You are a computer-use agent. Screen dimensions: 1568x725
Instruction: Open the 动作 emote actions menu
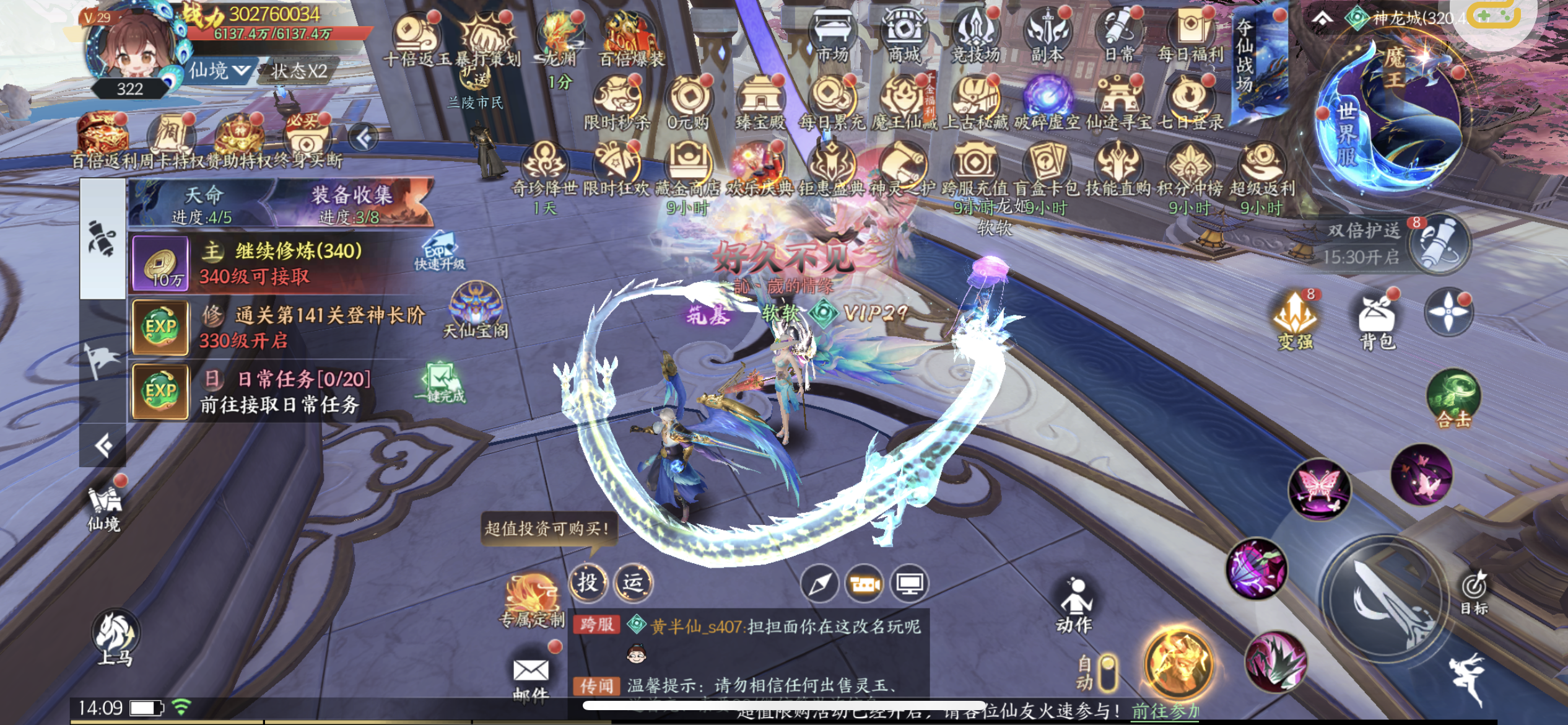pyautogui.click(x=1075, y=605)
